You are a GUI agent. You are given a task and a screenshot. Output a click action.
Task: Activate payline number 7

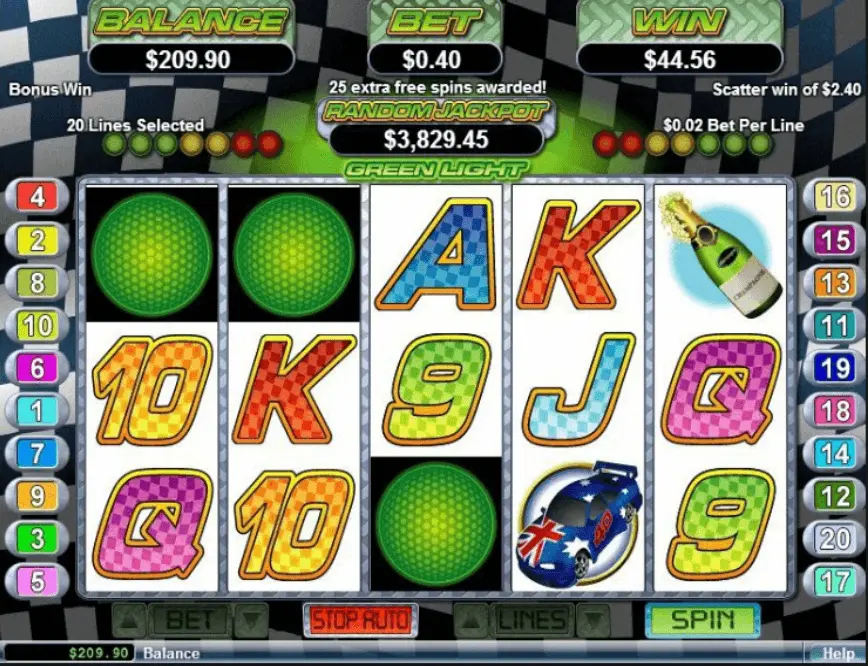pyautogui.click(x=37, y=453)
